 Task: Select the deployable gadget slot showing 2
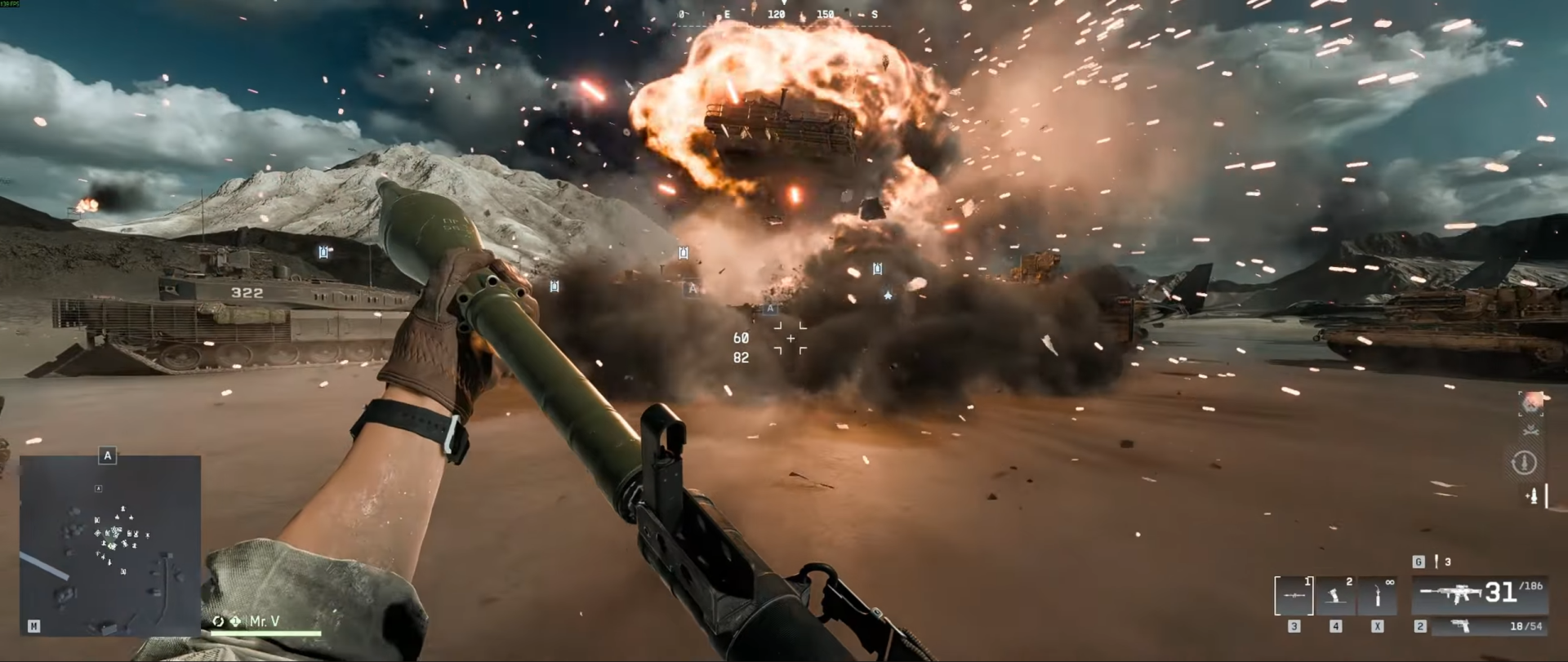(1335, 596)
